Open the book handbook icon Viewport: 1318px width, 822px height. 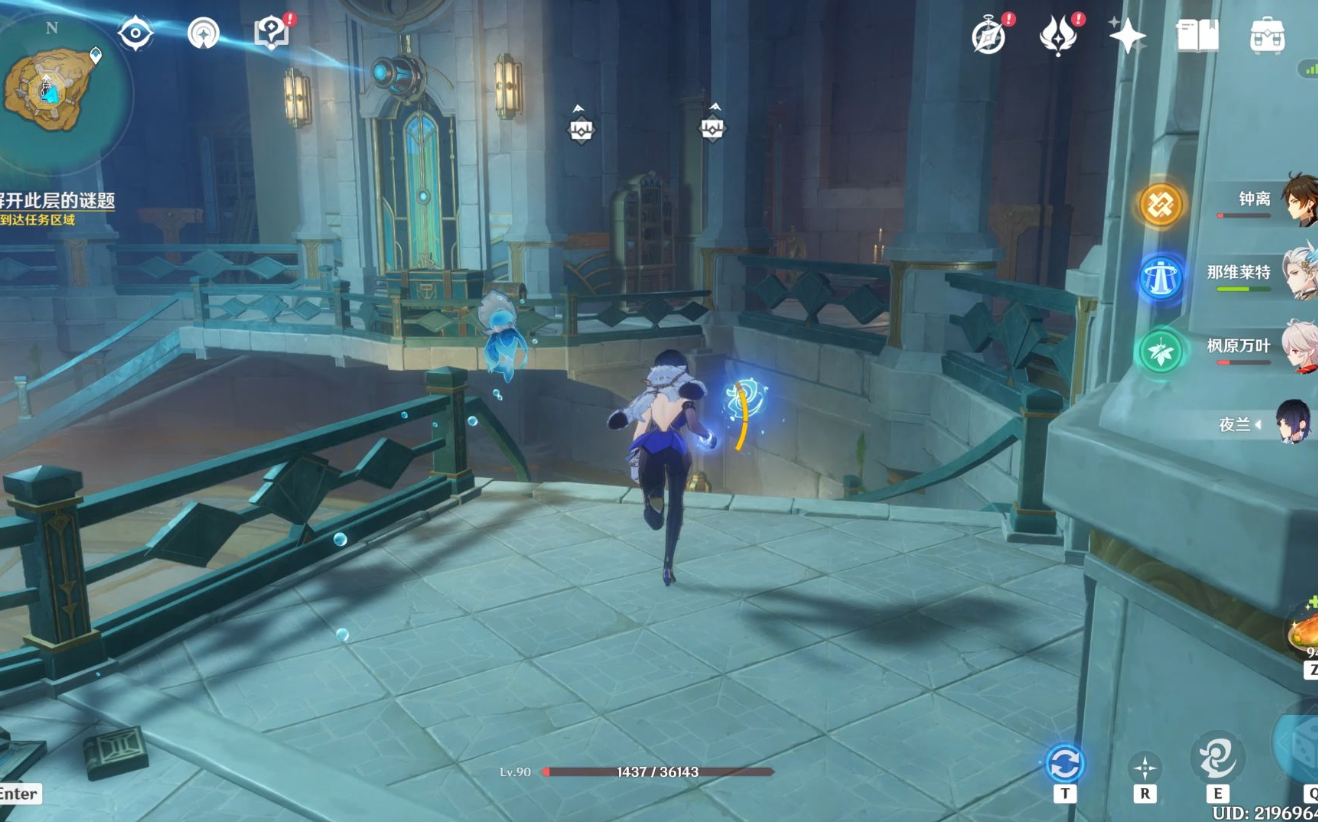1197,35
